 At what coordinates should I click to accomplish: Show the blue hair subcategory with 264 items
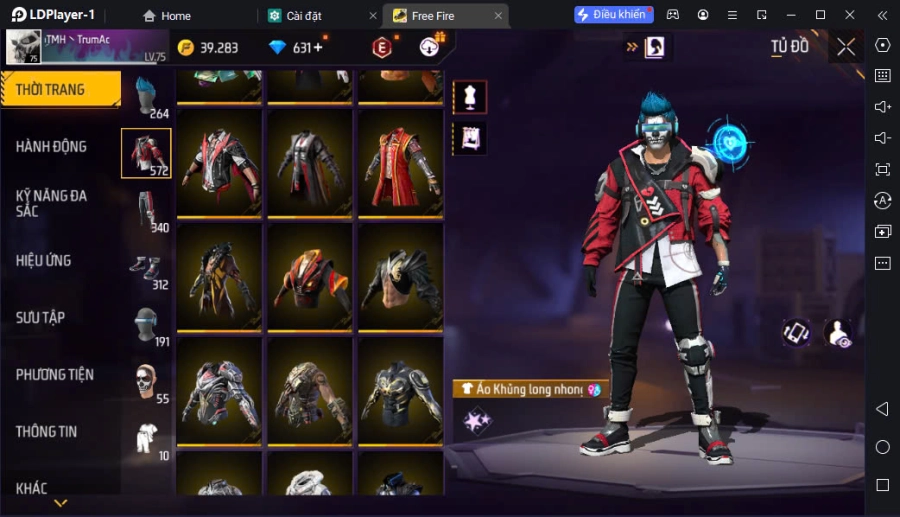click(147, 97)
